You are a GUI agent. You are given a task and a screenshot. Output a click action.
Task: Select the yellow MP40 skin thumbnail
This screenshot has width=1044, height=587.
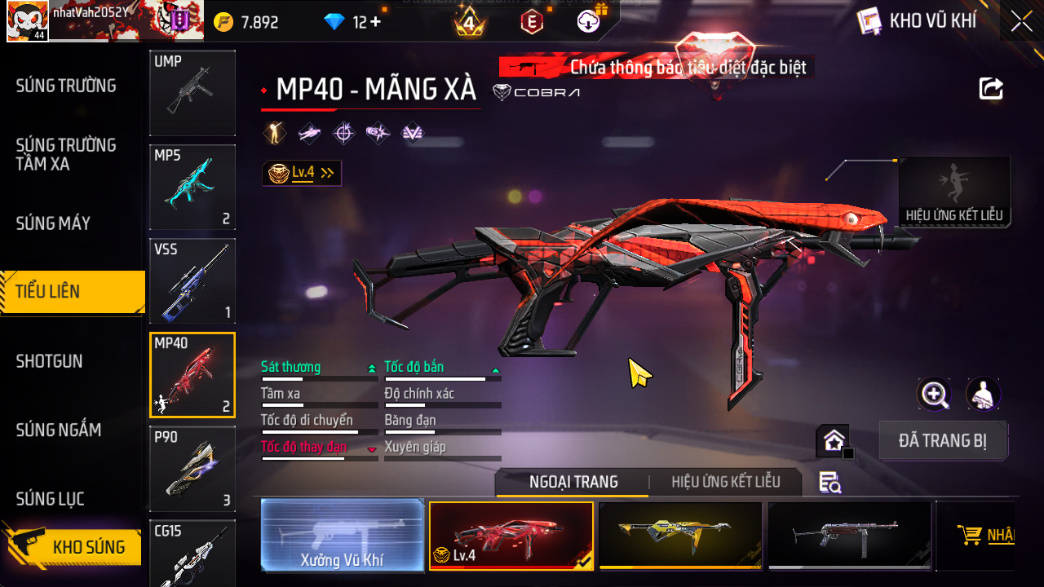(680, 536)
